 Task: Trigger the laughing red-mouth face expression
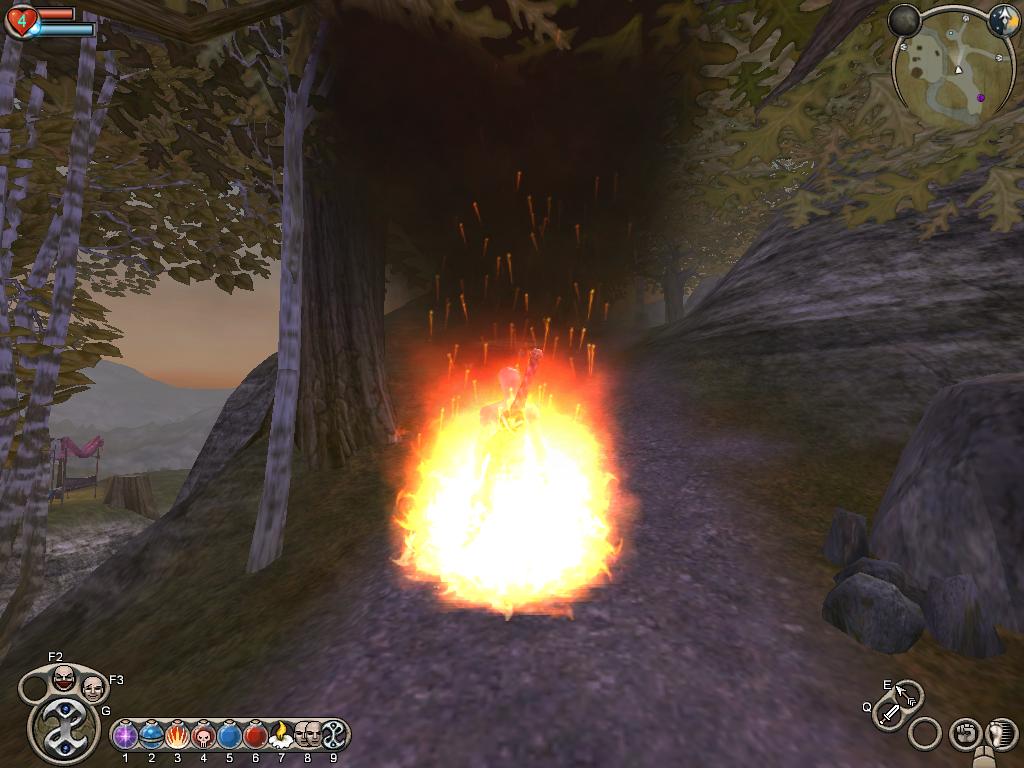coord(64,677)
